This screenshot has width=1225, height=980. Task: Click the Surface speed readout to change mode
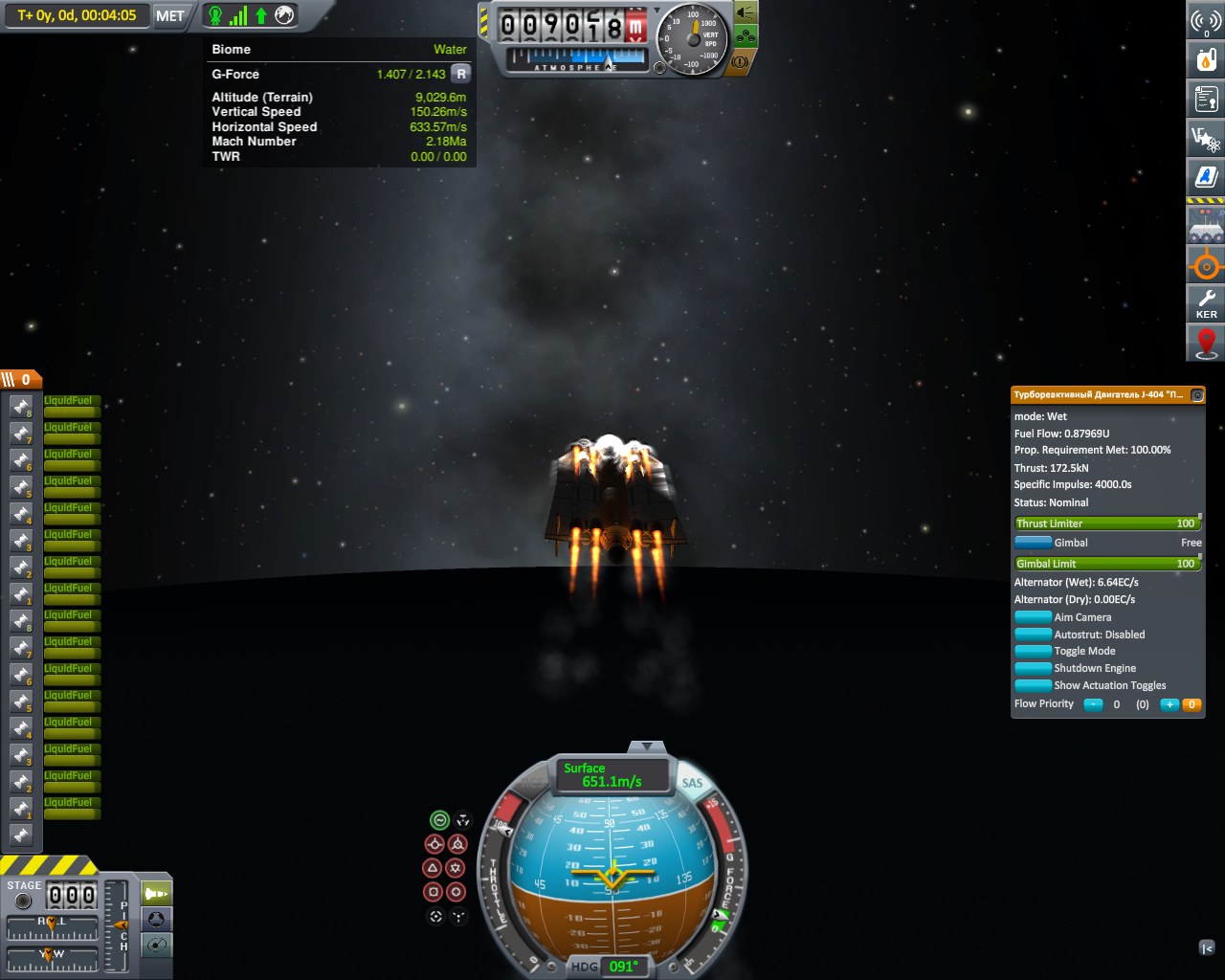click(x=612, y=775)
